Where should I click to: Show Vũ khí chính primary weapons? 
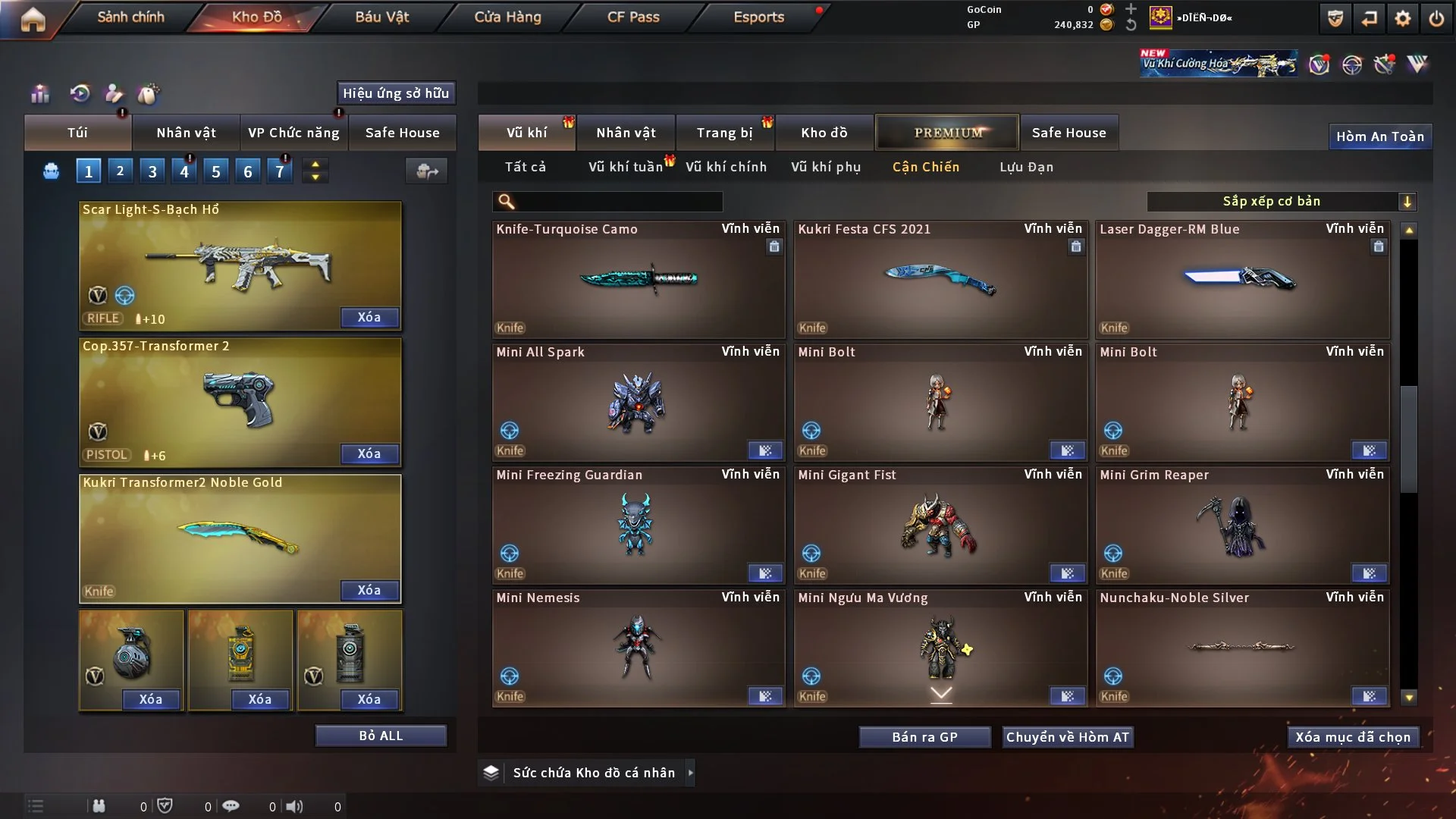point(726,167)
